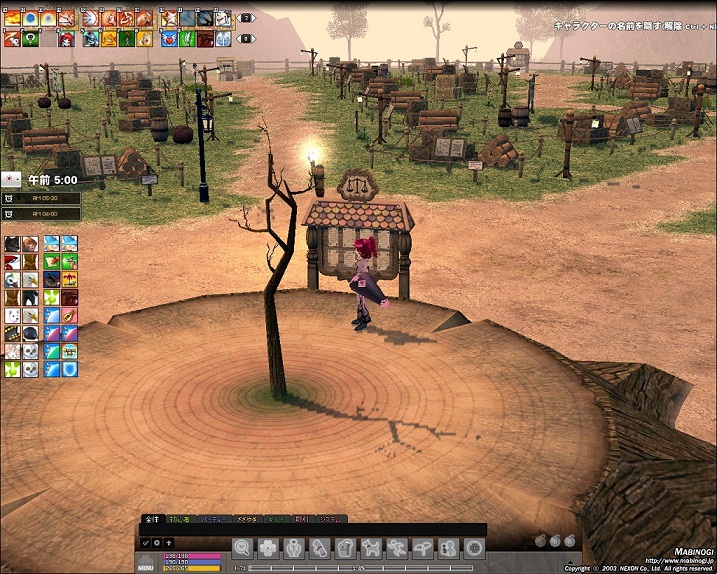Image resolution: width=717 pixels, height=574 pixels.
Task: Open the backpack inventory button
Action: point(345,547)
